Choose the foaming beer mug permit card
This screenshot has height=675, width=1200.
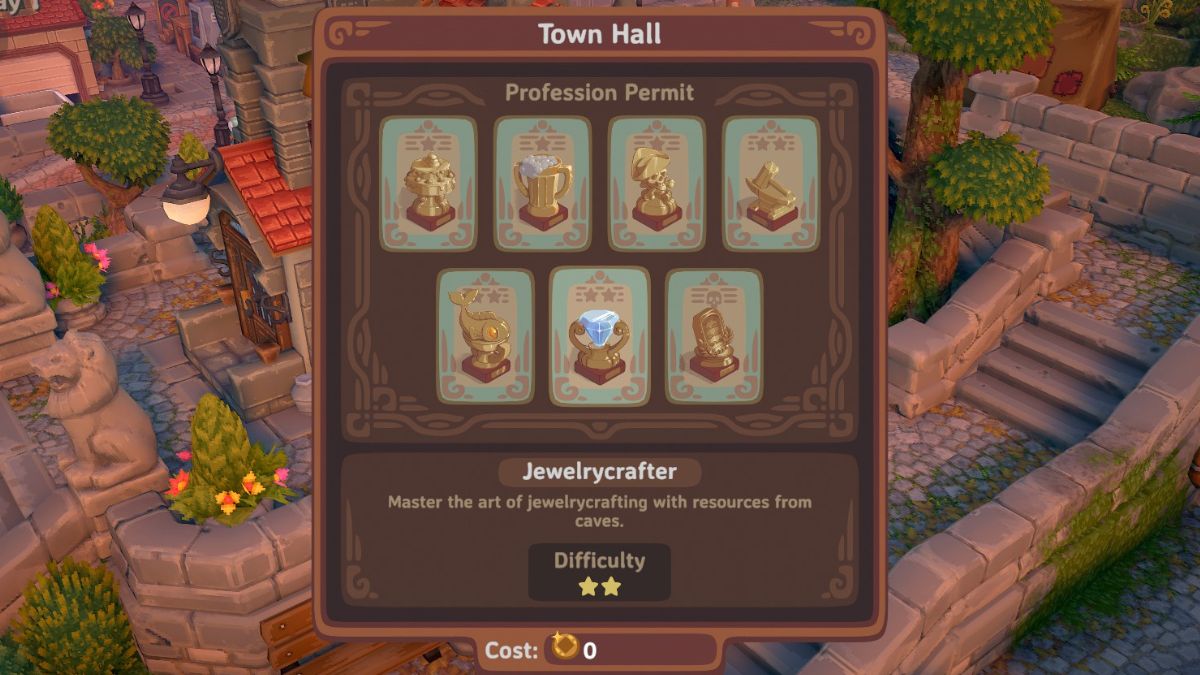pyautogui.click(x=543, y=183)
